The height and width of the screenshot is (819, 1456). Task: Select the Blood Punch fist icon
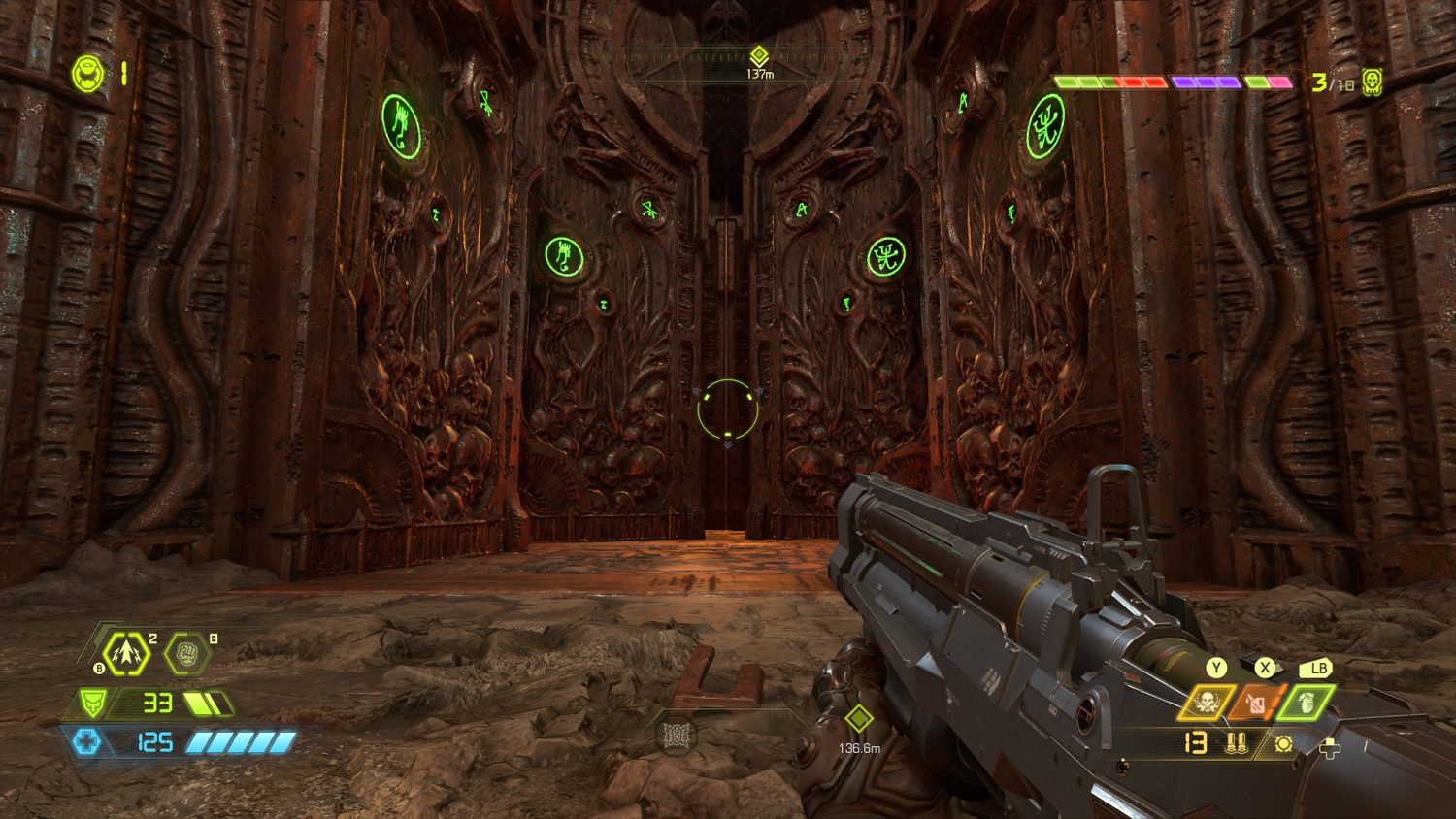click(186, 654)
